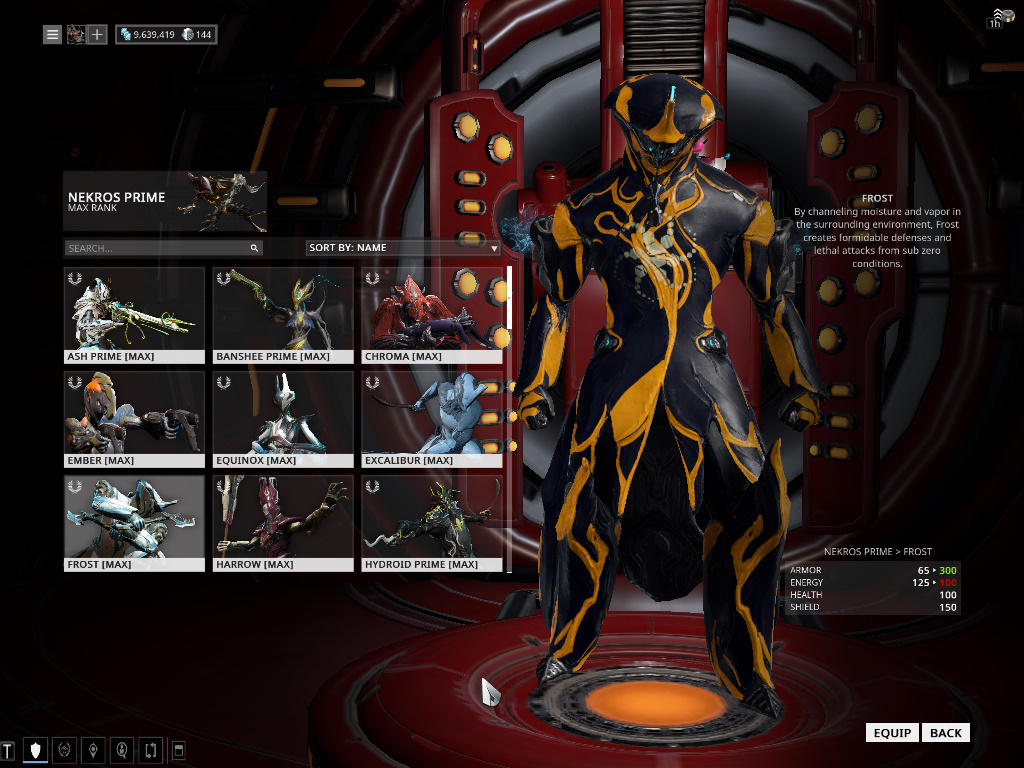The image size is (1024, 768).
Task: Choose the Banshee Prime warframe tile
Action: click(x=283, y=315)
